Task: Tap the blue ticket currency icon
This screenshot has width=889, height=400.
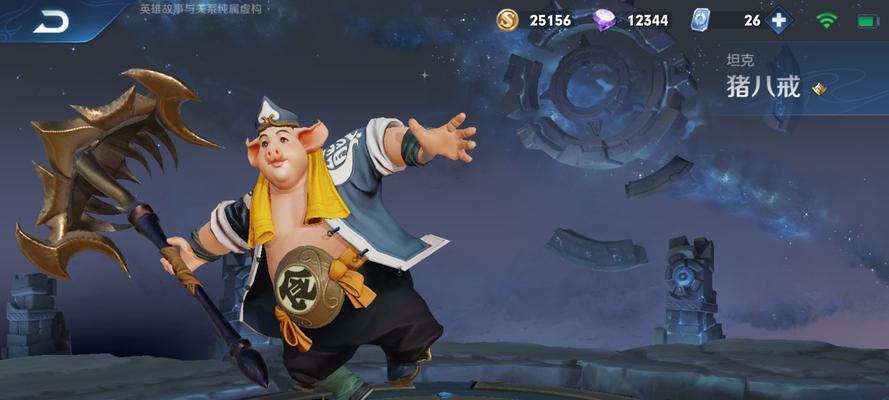Action: point(701,20)
